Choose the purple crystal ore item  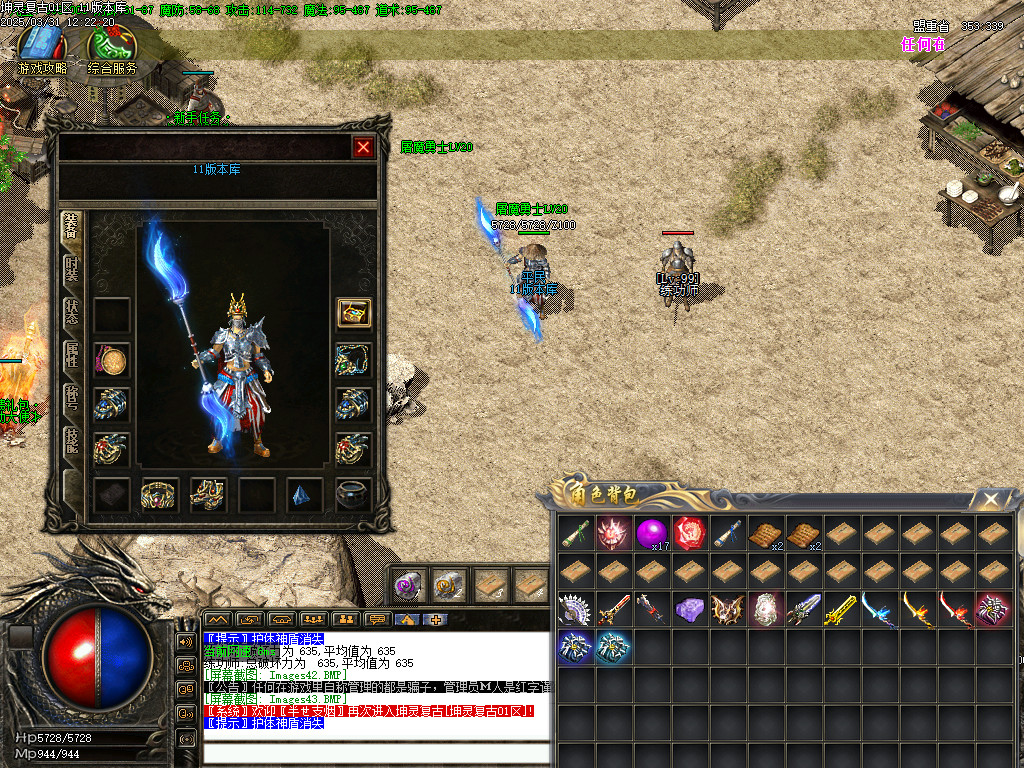pos(689,609)
